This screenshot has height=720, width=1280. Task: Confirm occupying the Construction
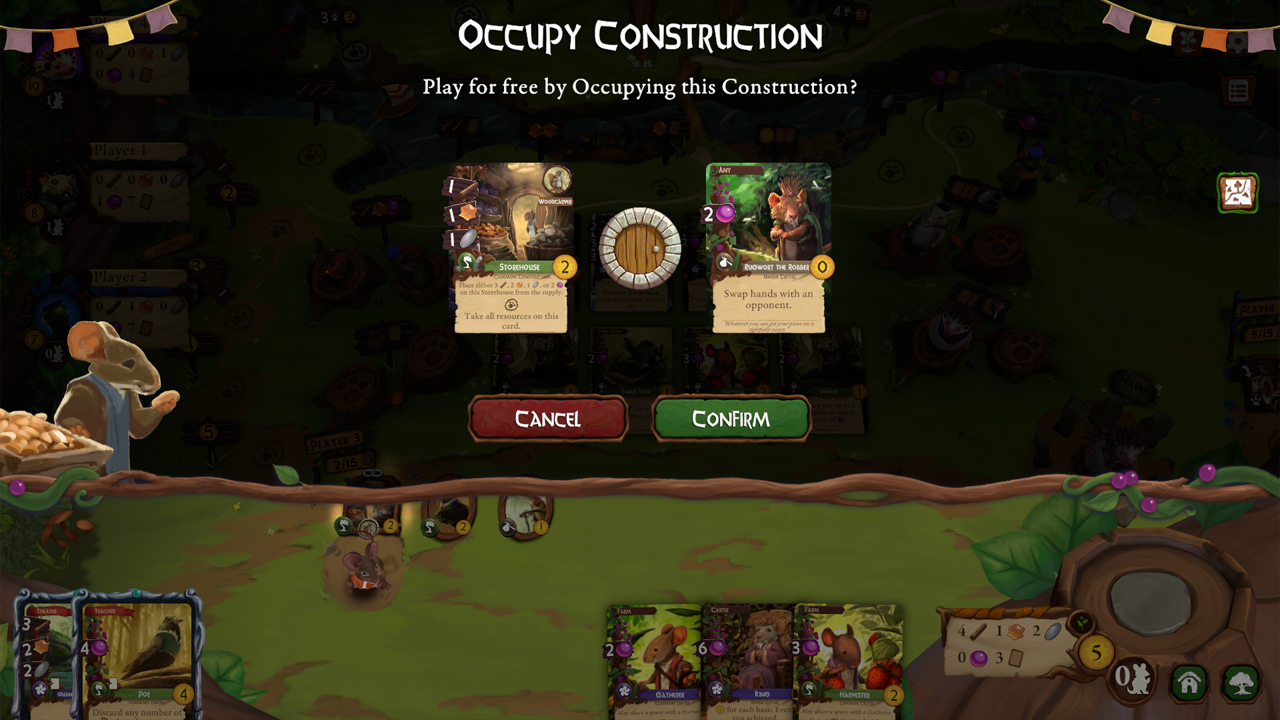[732, 418]
